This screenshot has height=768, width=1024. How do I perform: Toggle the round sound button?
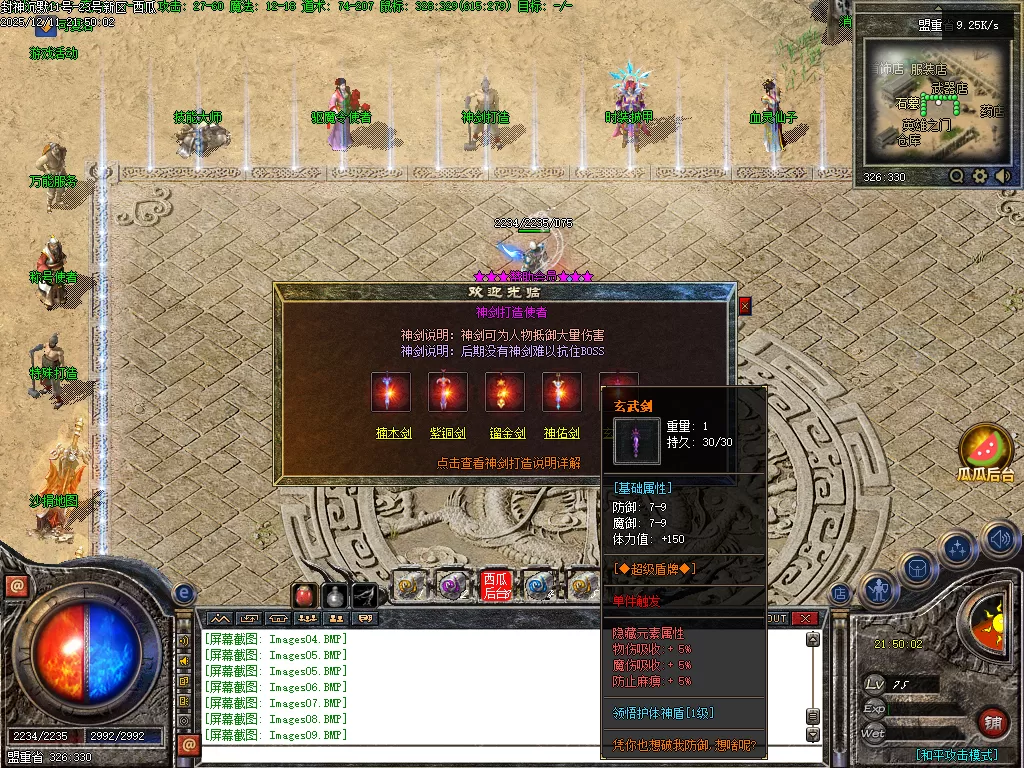pyautogui.click(x=1000, y=541)
